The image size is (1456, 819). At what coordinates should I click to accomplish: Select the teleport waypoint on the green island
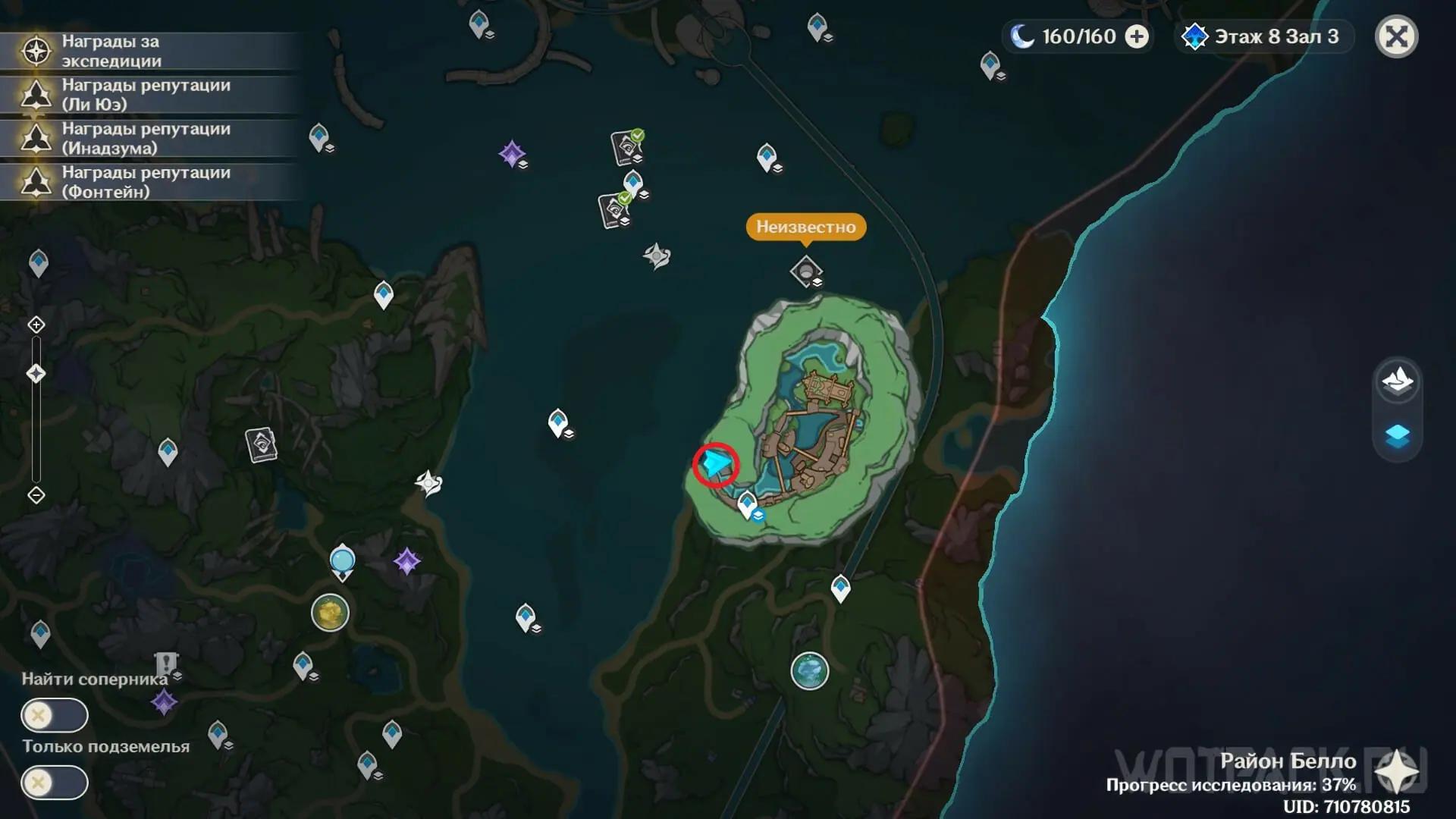[747, 504]
